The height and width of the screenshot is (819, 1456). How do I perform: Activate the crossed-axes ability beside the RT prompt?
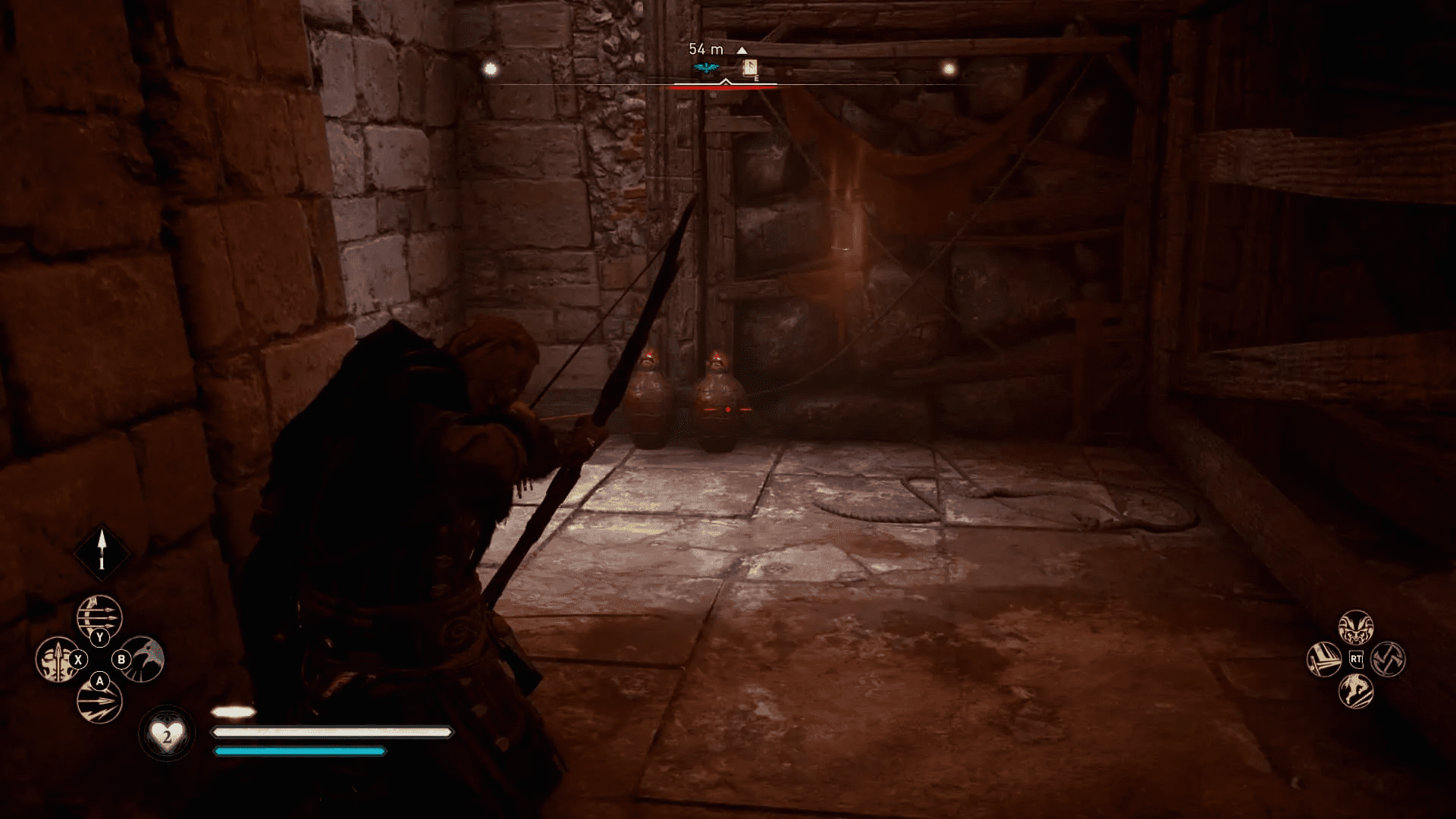pyautogui.click(x=1386, y=661)
